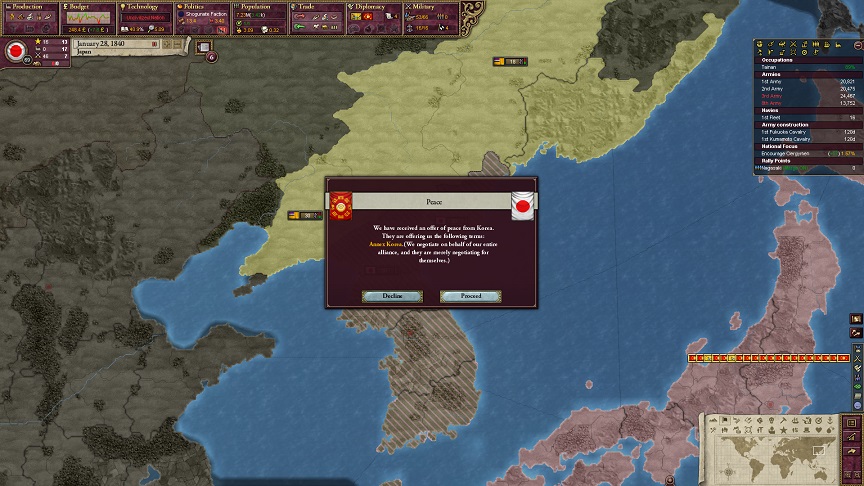Proceed with the peace offer
This screenshot has height=486, width=864.
tap(471, 296)
